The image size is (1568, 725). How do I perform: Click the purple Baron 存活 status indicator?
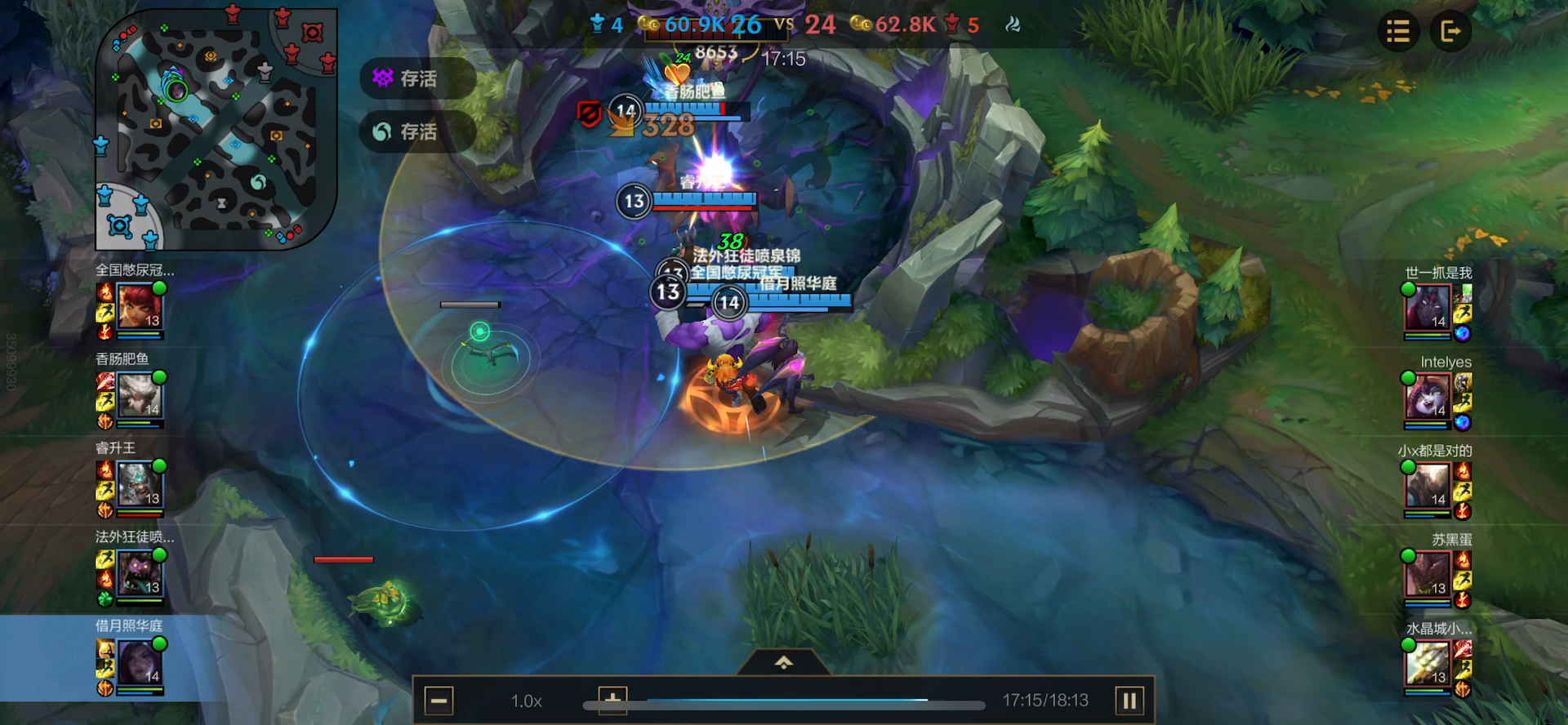tap(416, 78)
